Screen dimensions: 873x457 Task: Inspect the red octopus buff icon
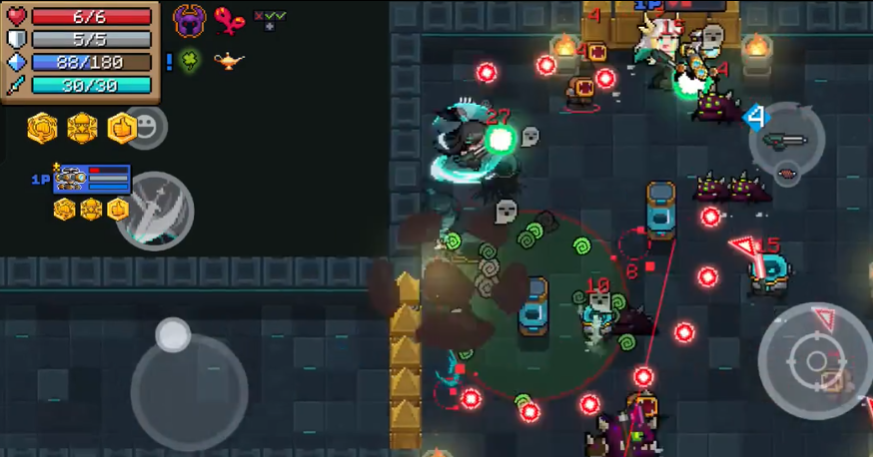point(229,20)
